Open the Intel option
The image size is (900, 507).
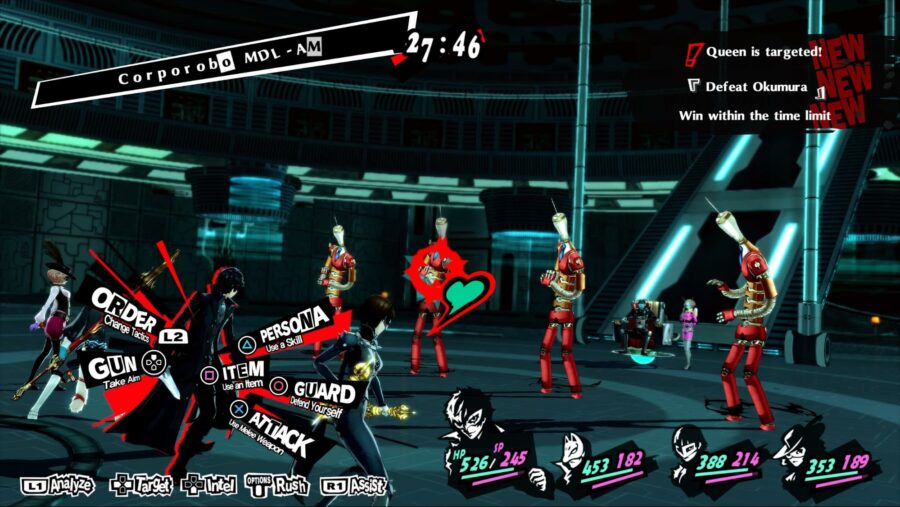tap(208, 486)
